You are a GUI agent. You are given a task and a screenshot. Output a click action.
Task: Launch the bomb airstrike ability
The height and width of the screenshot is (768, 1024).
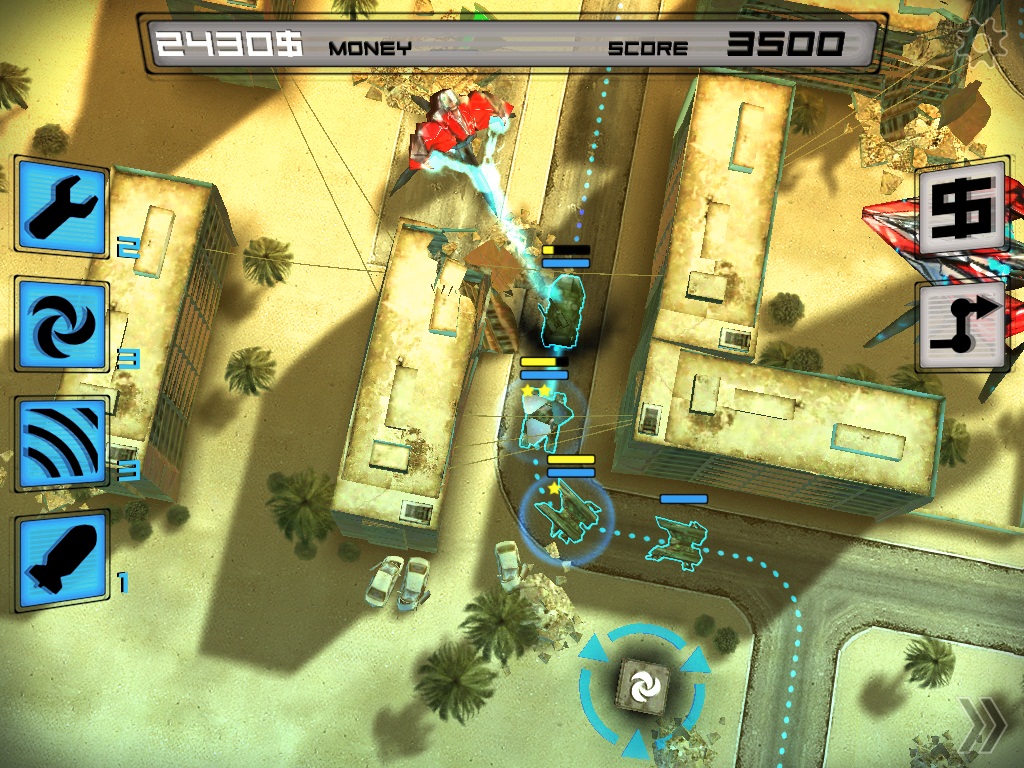(x=62, y=562)
